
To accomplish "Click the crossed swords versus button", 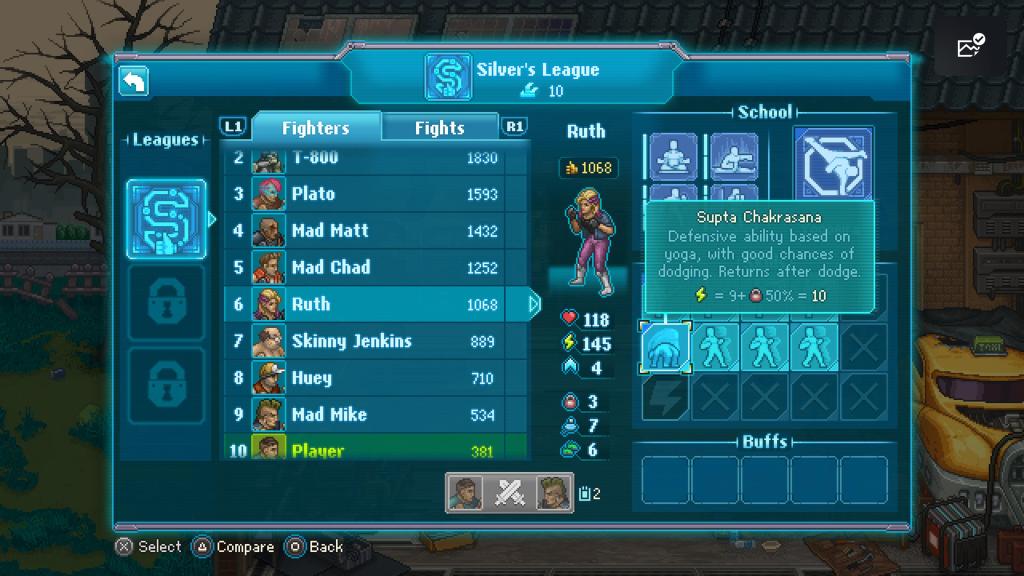I will tap(510, 493).
